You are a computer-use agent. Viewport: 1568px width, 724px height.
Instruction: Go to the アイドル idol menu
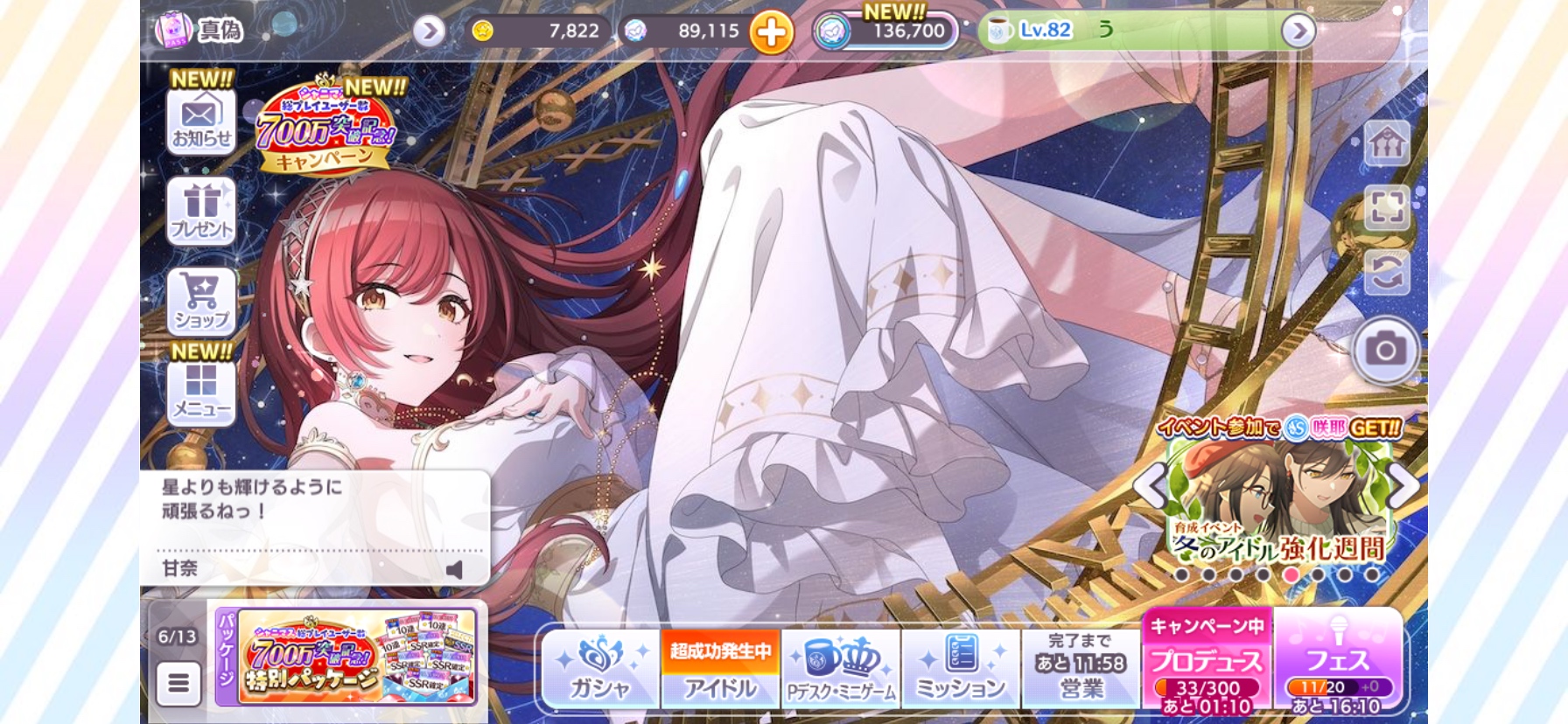tap(720, 669)
